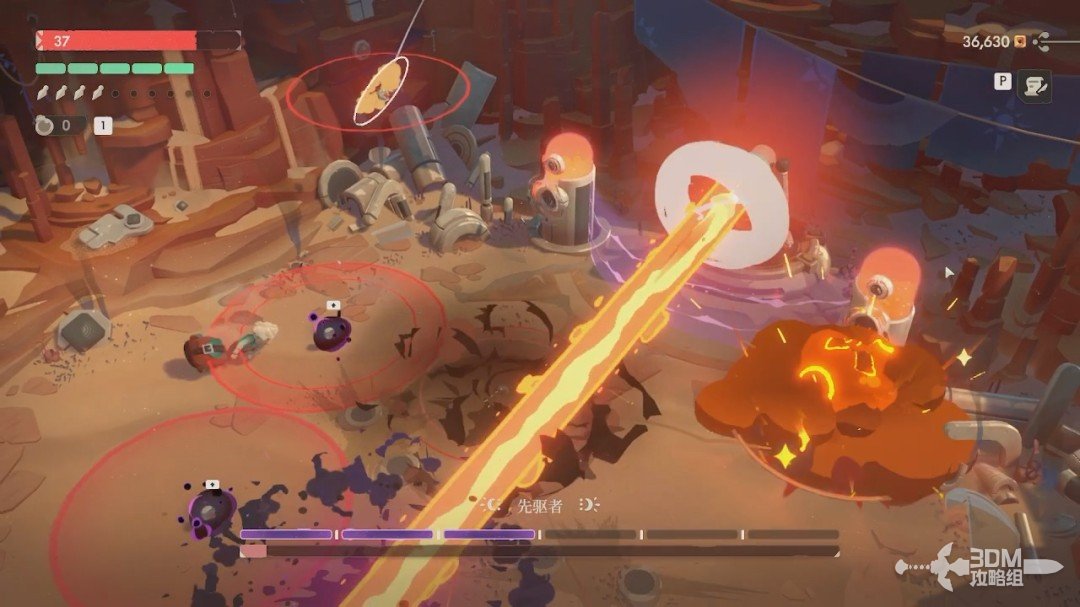Click the bomb item icon
Viewport: 1080px width, 607px height.
point(45,125)
